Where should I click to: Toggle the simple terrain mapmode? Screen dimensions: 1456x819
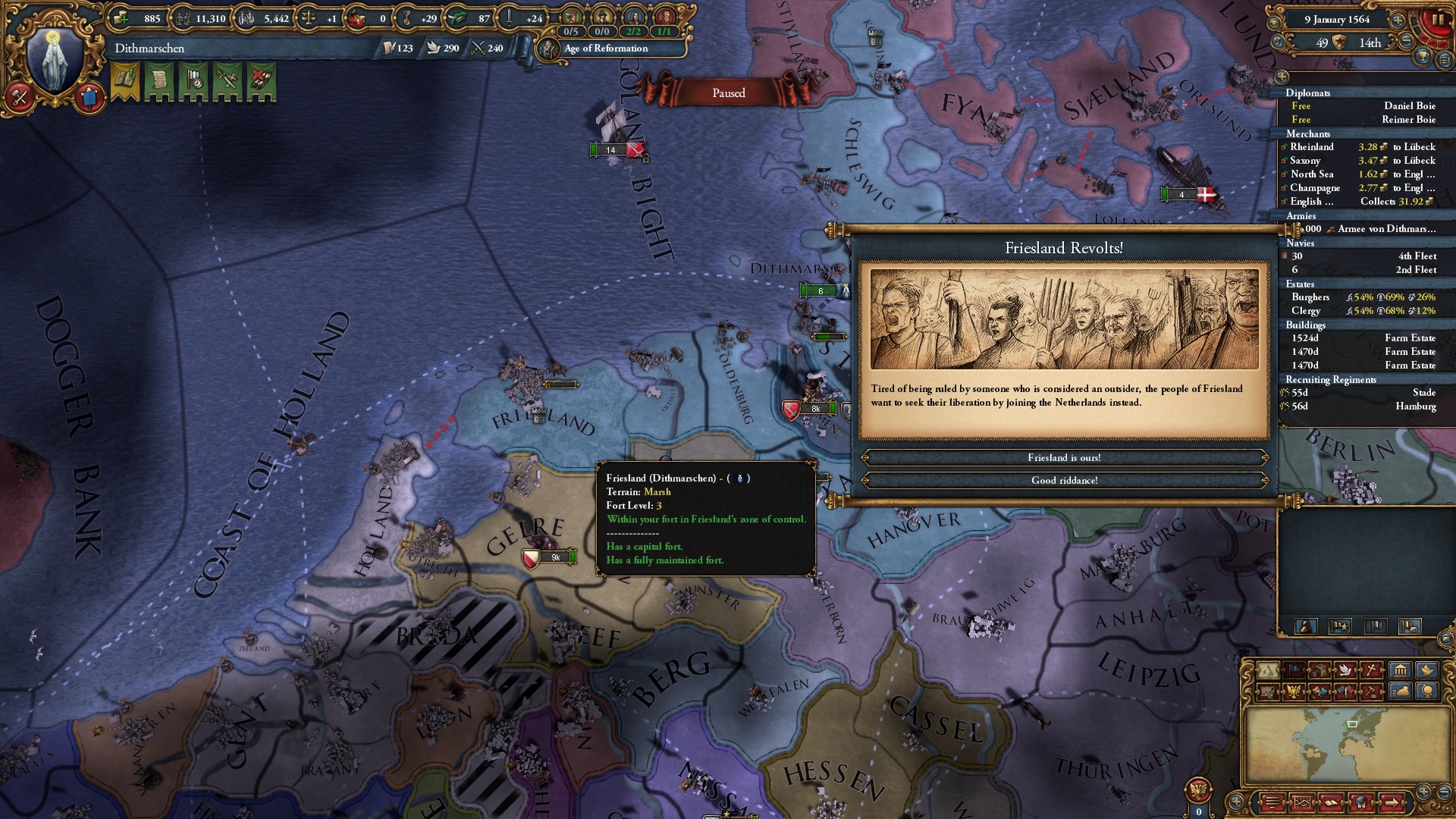coord(1267,670)
